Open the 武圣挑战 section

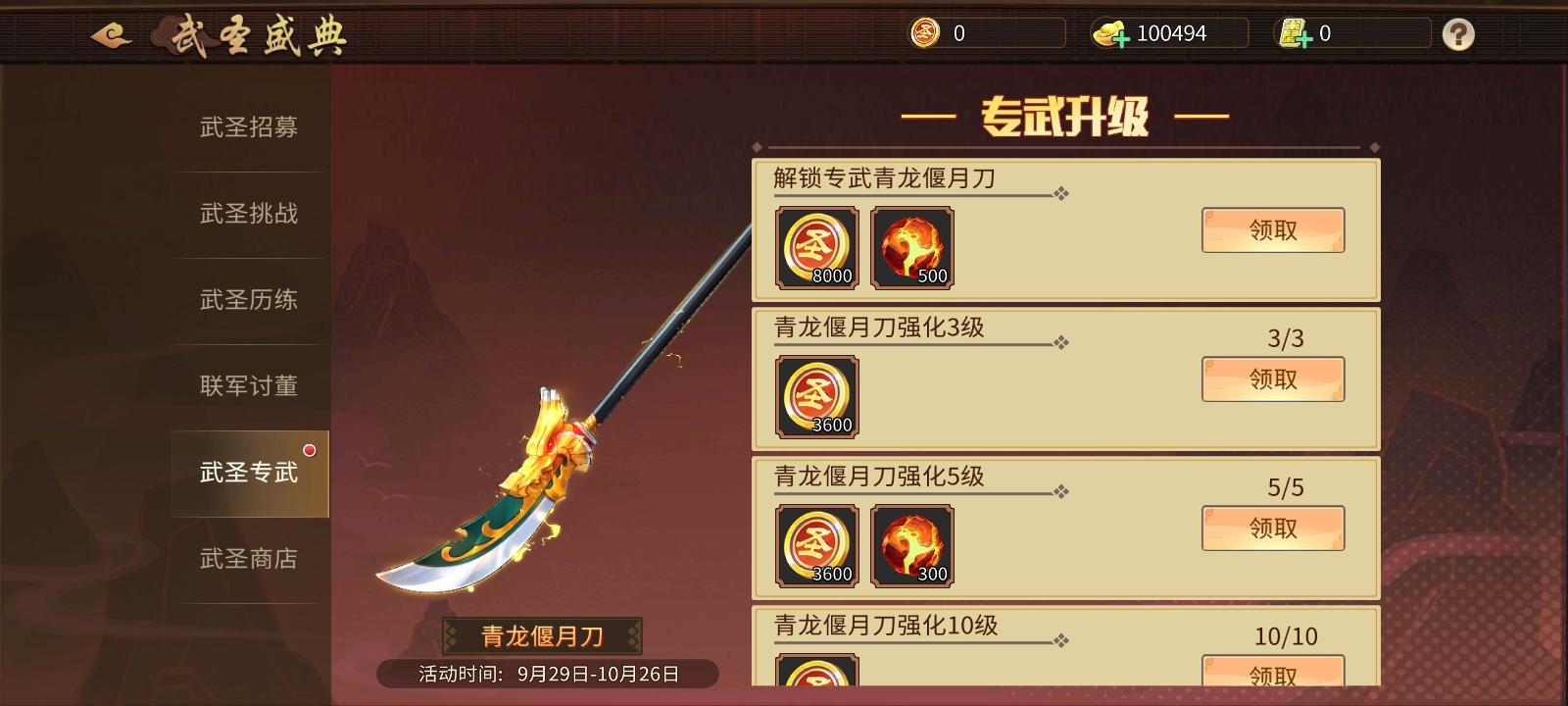click(248, 214)
